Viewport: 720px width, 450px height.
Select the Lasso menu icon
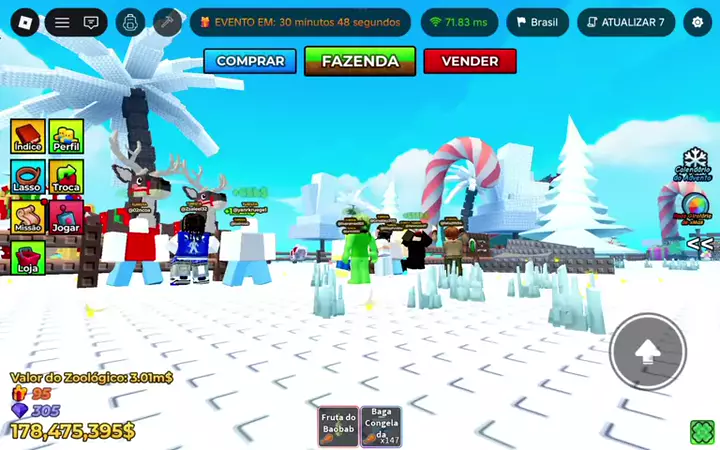coord(28,177)
